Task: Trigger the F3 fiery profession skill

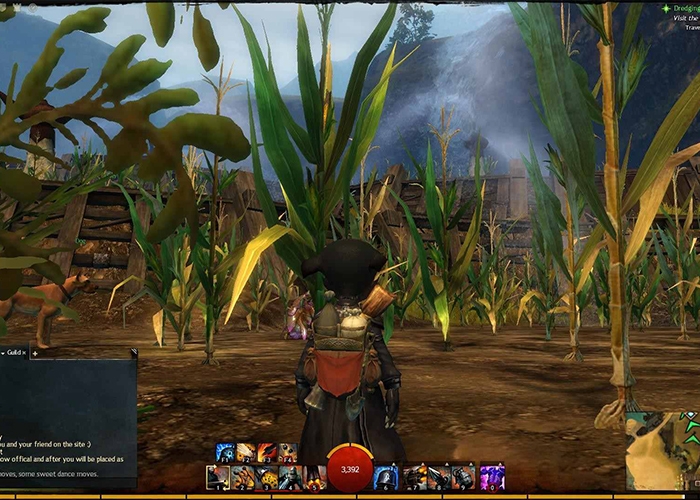Action: pos(267,452)
